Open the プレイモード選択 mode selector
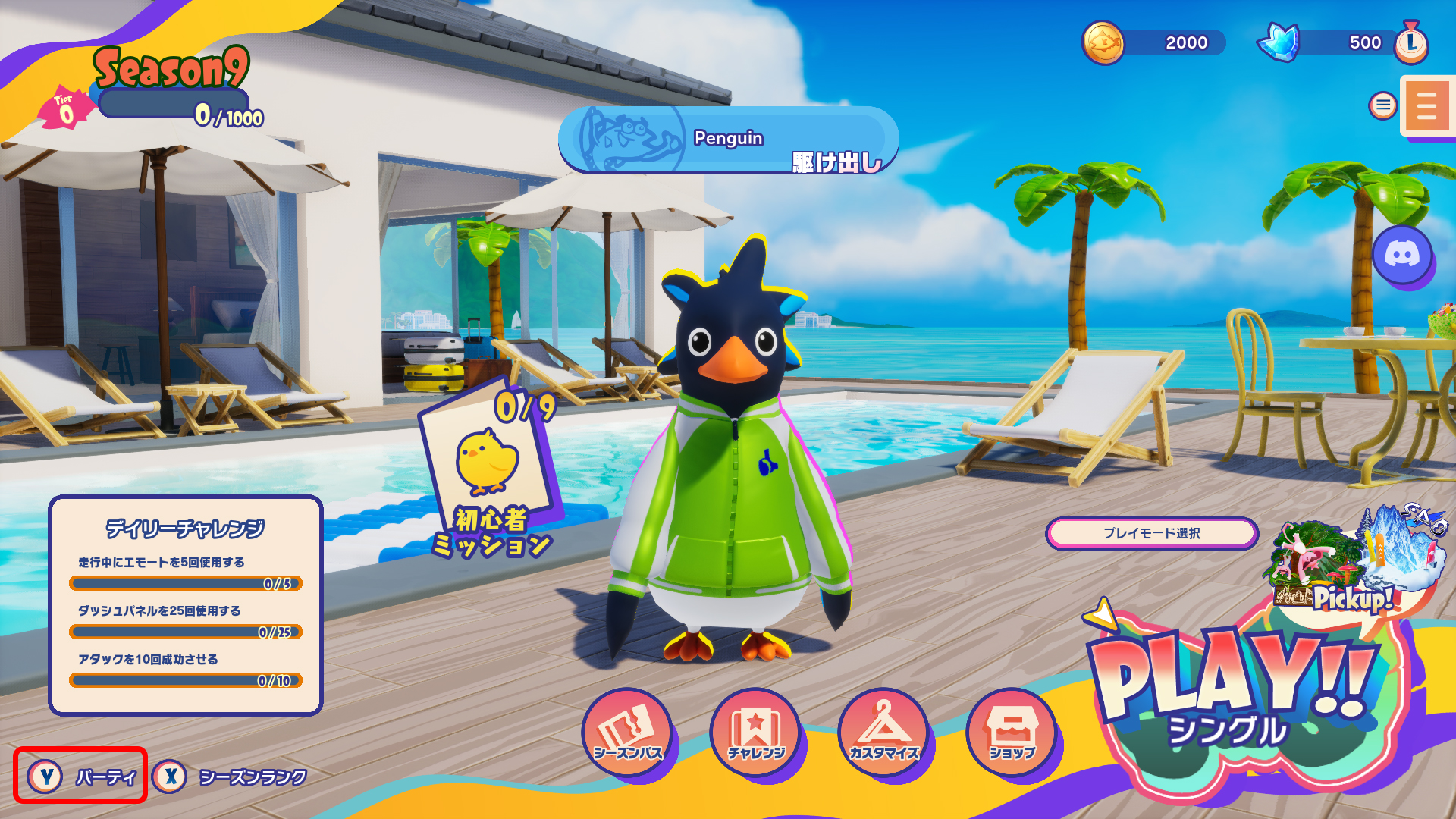The width and height of the screenshot is (1456, 819). 1151,533
